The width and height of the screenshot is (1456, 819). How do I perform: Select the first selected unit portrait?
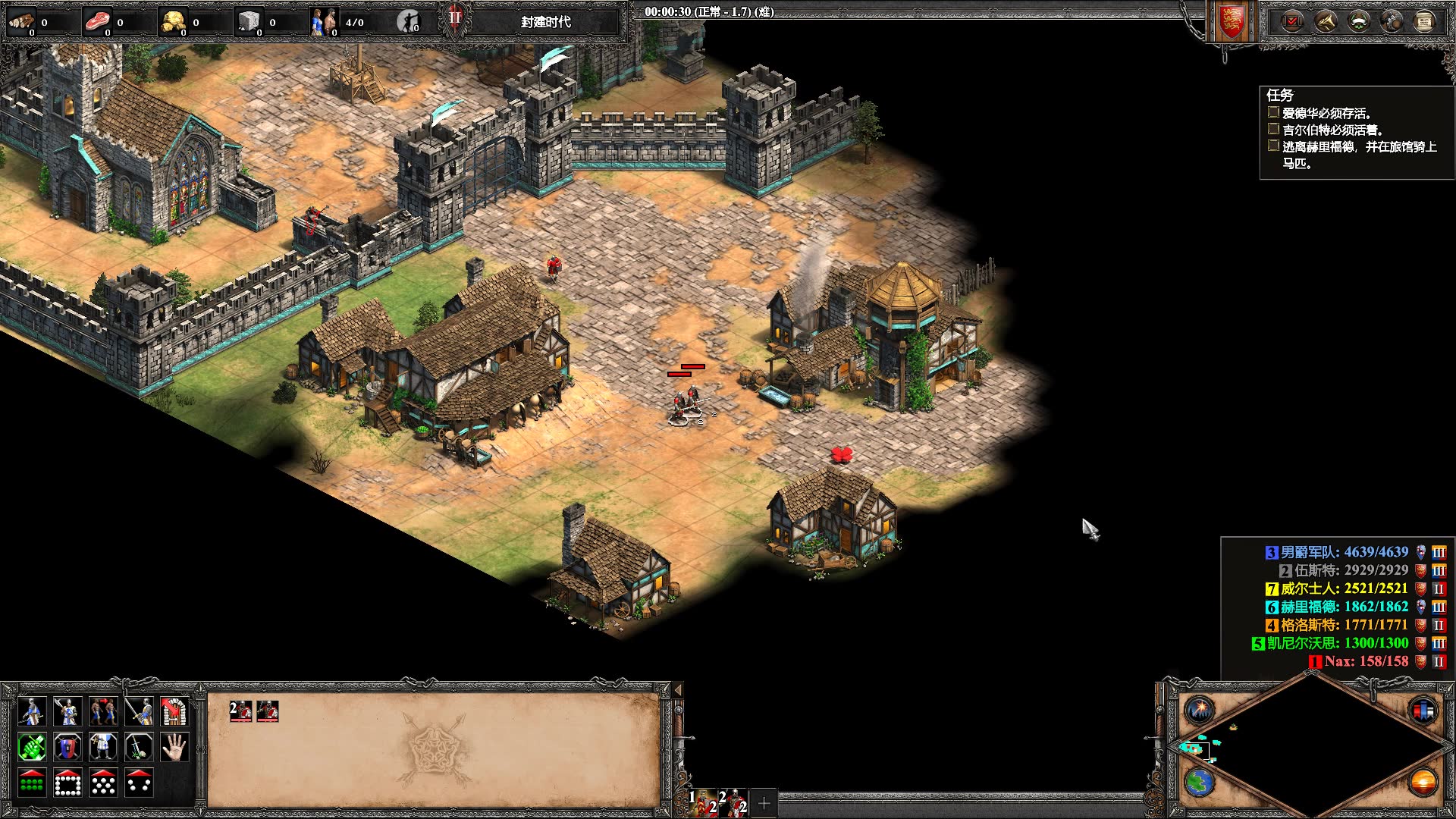tap(241, 711)
